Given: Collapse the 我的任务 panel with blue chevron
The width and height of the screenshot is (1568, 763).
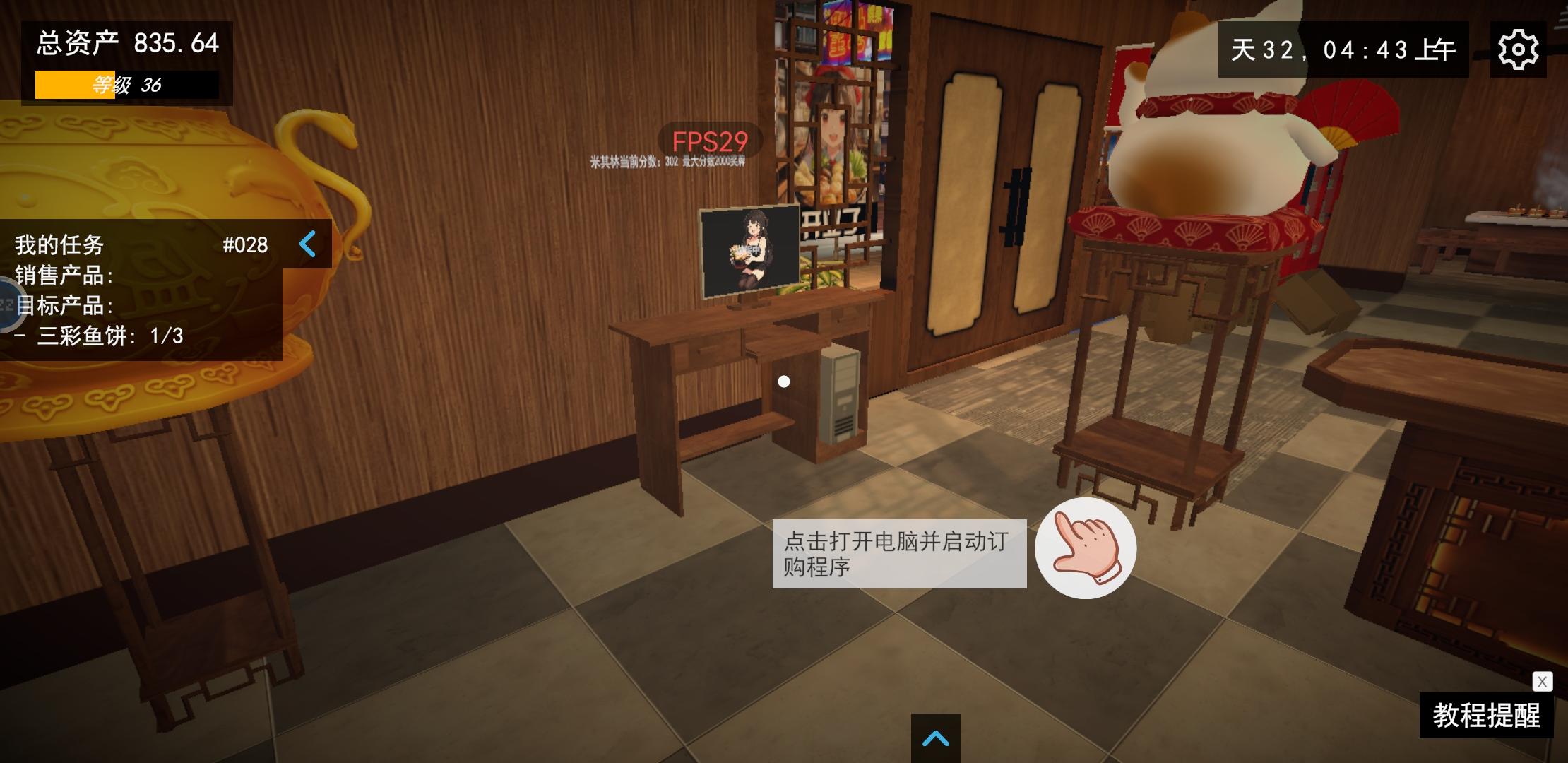Looking at the screenshot, I should pyautogui.click(x=307, y=245).
